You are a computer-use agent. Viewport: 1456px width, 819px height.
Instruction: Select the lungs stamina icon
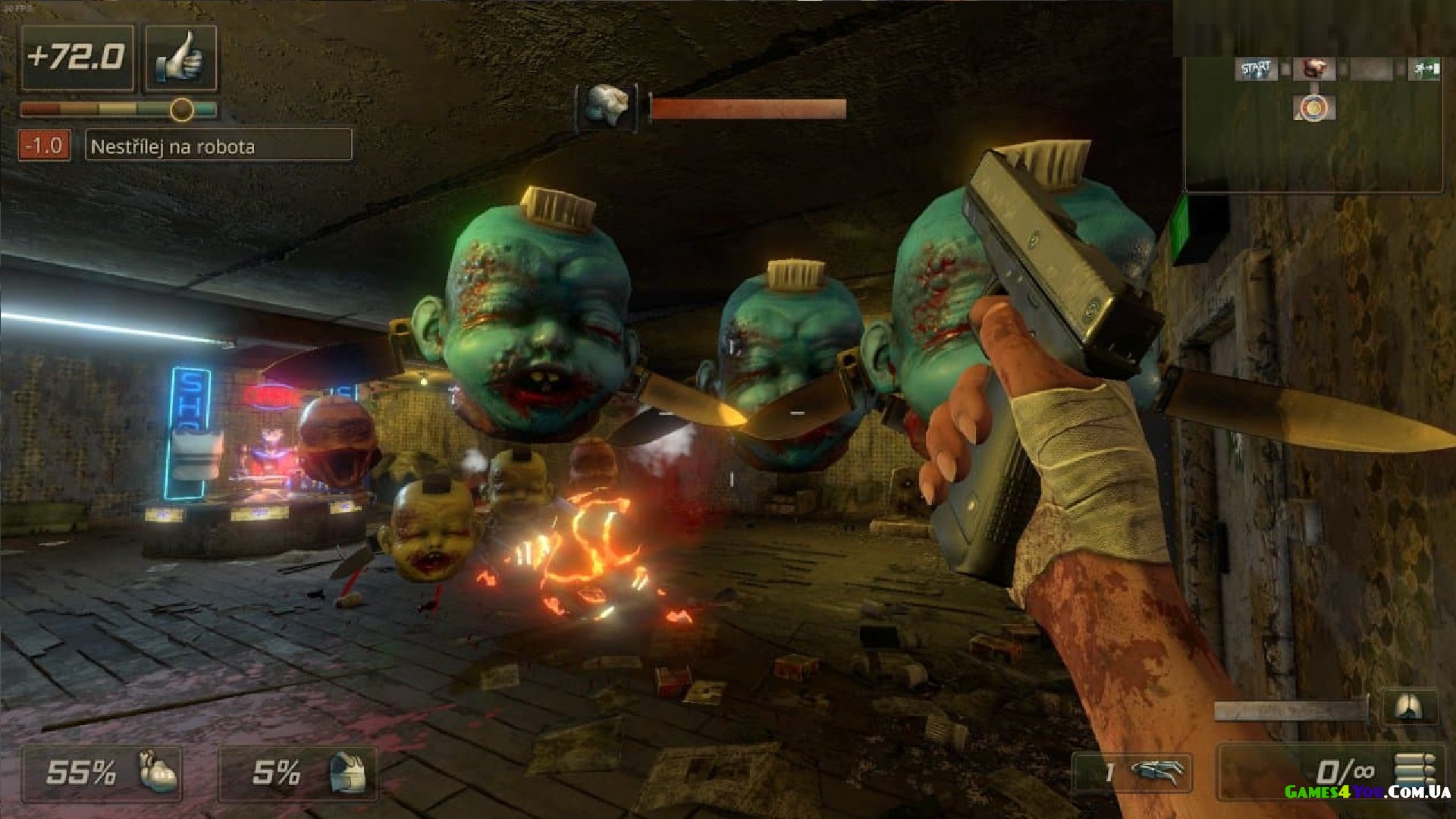click(1409, 708)
